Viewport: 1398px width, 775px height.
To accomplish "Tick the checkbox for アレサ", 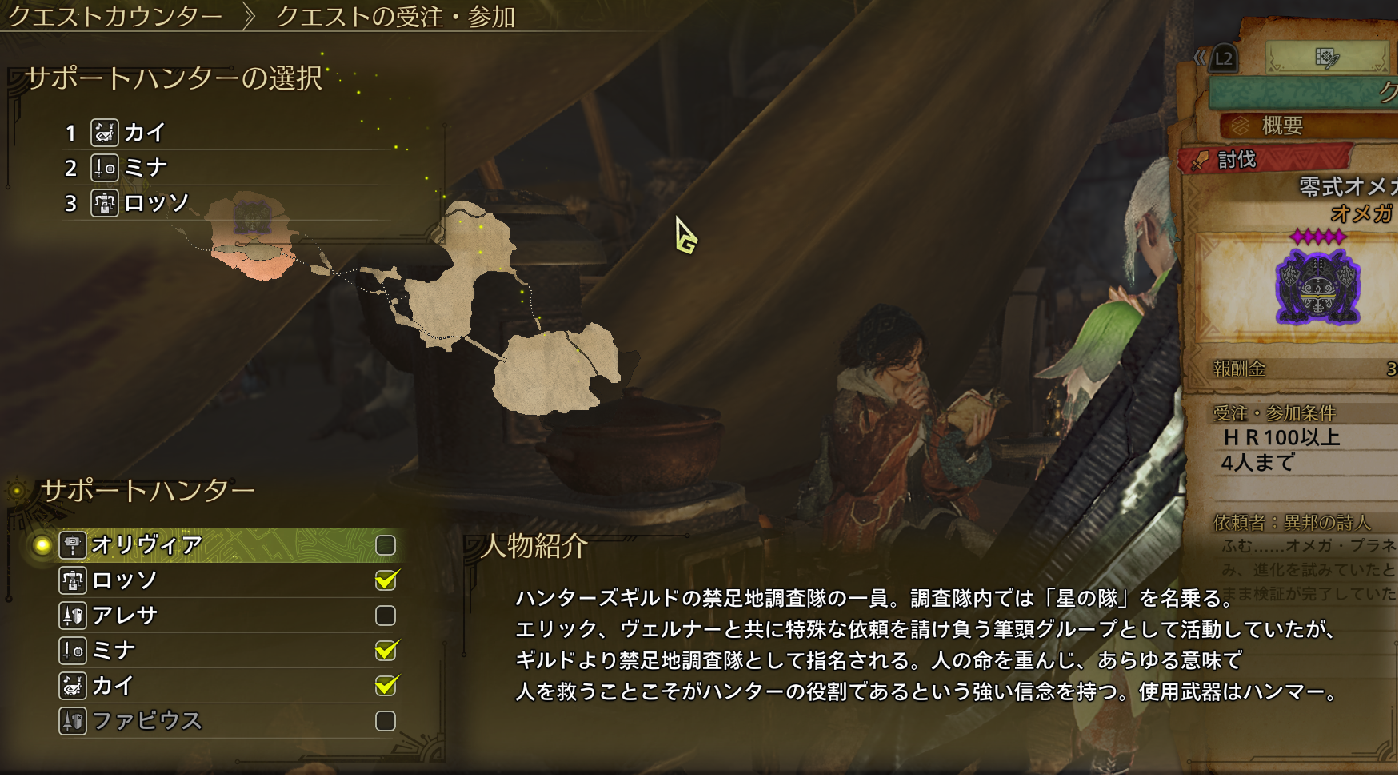I will coord(385,615).
